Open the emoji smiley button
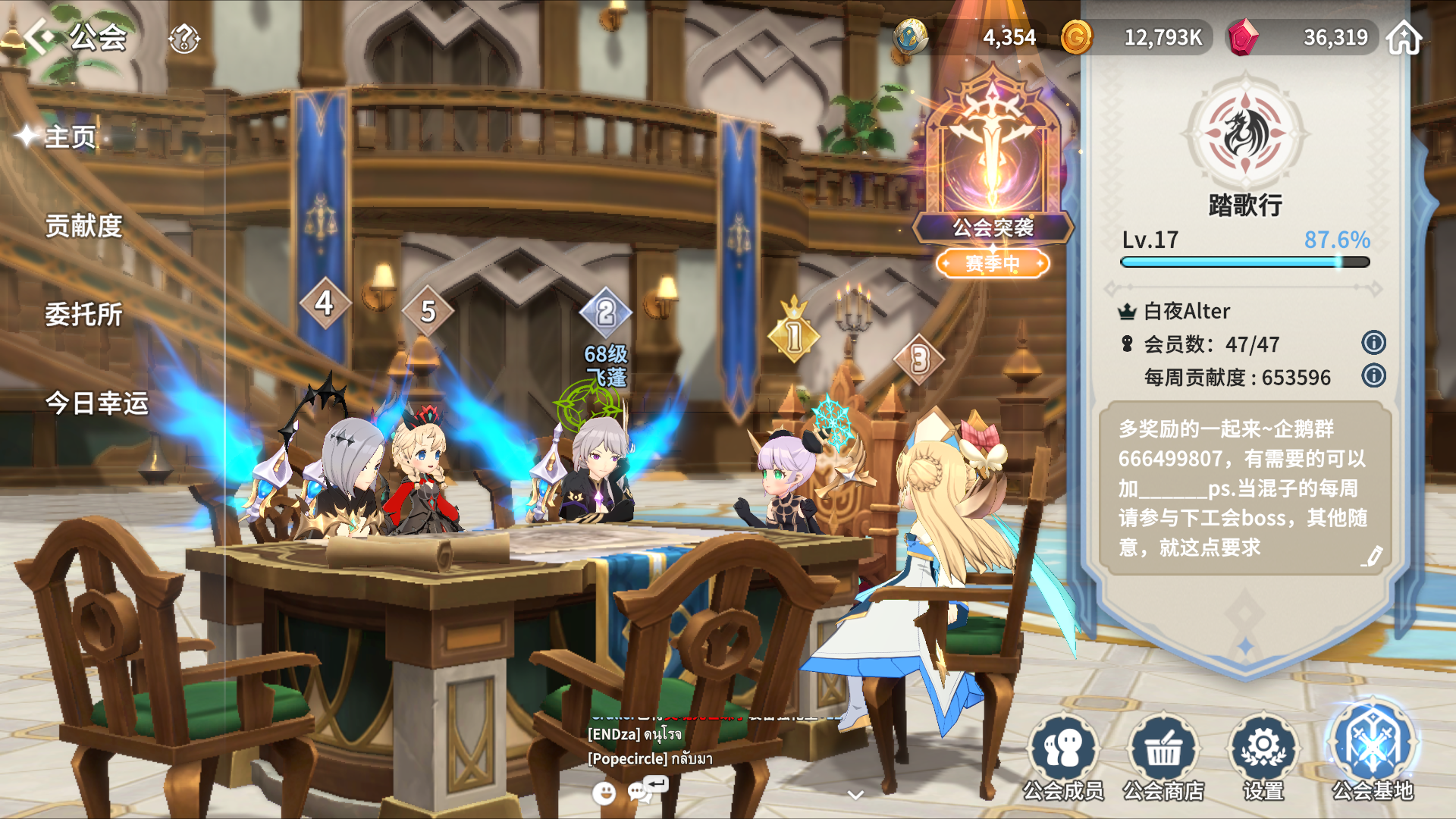 coord(604,793)
